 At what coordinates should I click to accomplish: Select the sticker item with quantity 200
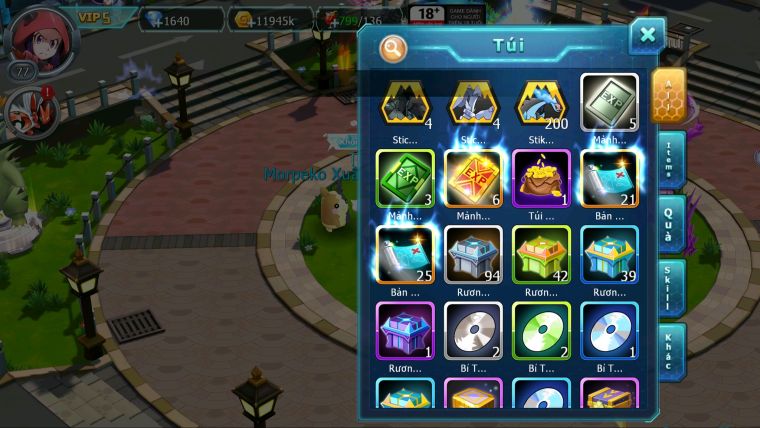541,103
